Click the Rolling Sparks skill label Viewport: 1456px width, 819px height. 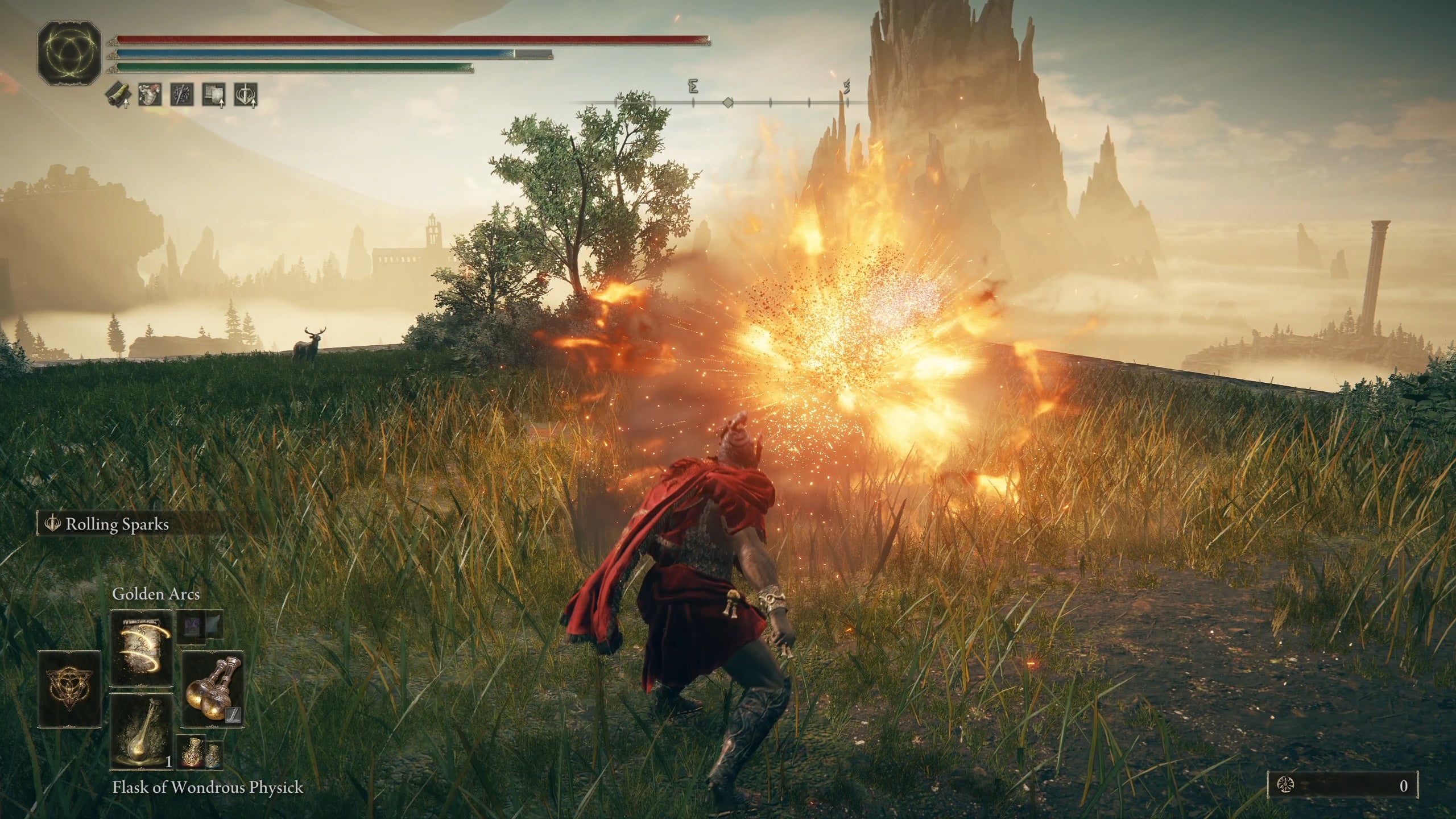tap(117, 524)
